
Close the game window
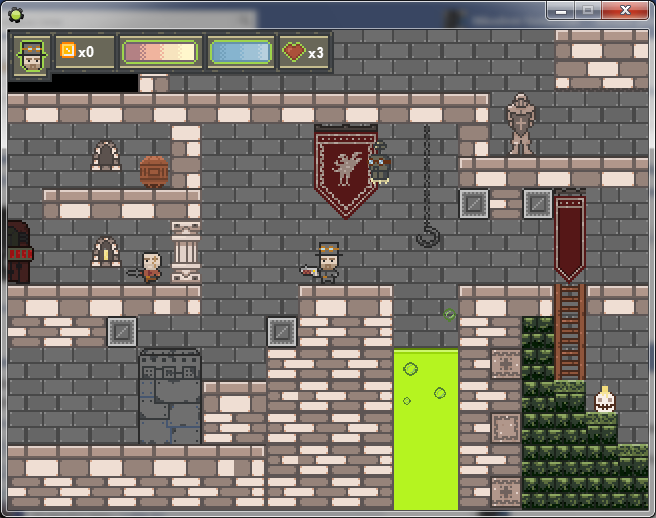(x=628, y=10)
